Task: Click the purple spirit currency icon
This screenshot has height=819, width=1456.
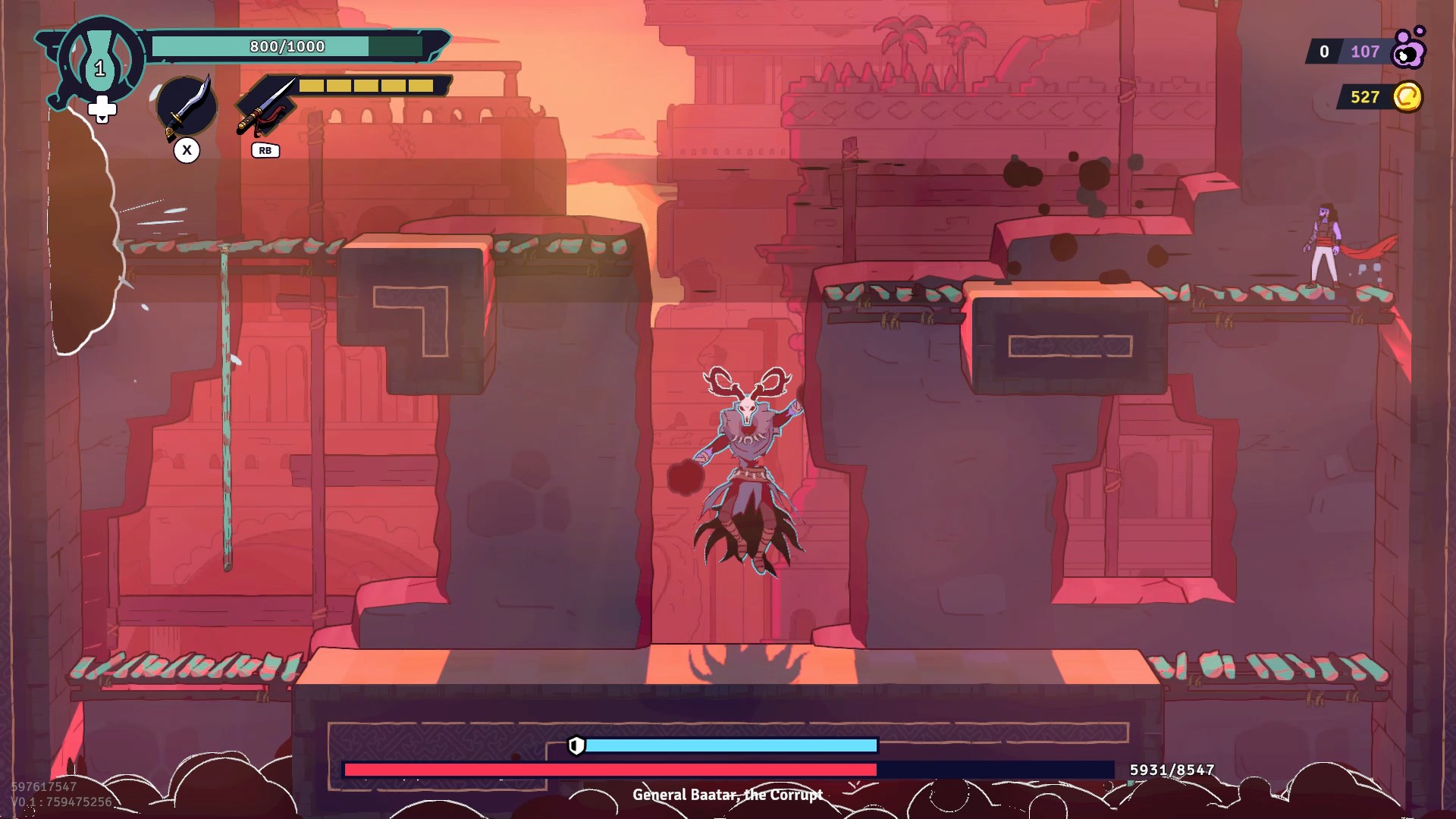Action: [1409, 49]
